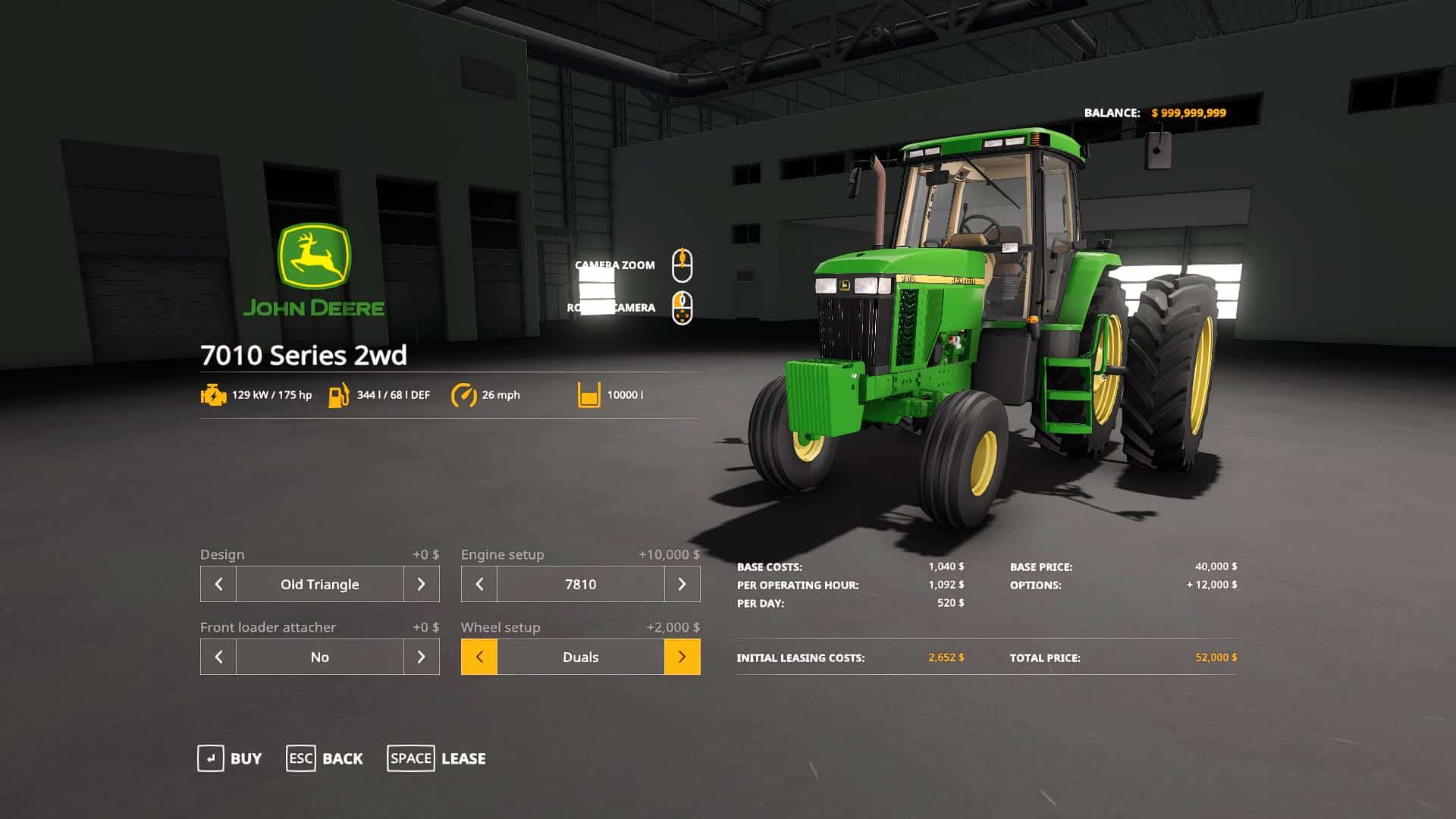Screen dimensions: 1456x819
Task: Select previous Design option arrow
Action: coord(218,584)
